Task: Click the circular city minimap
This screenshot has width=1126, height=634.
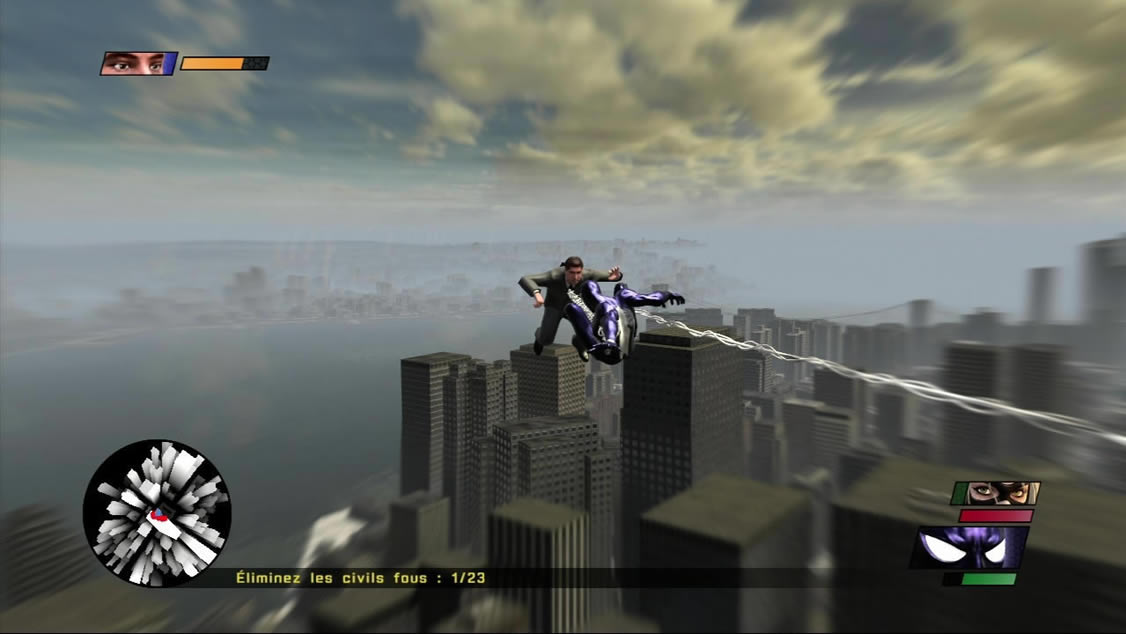Action: [x=157, y=512]
